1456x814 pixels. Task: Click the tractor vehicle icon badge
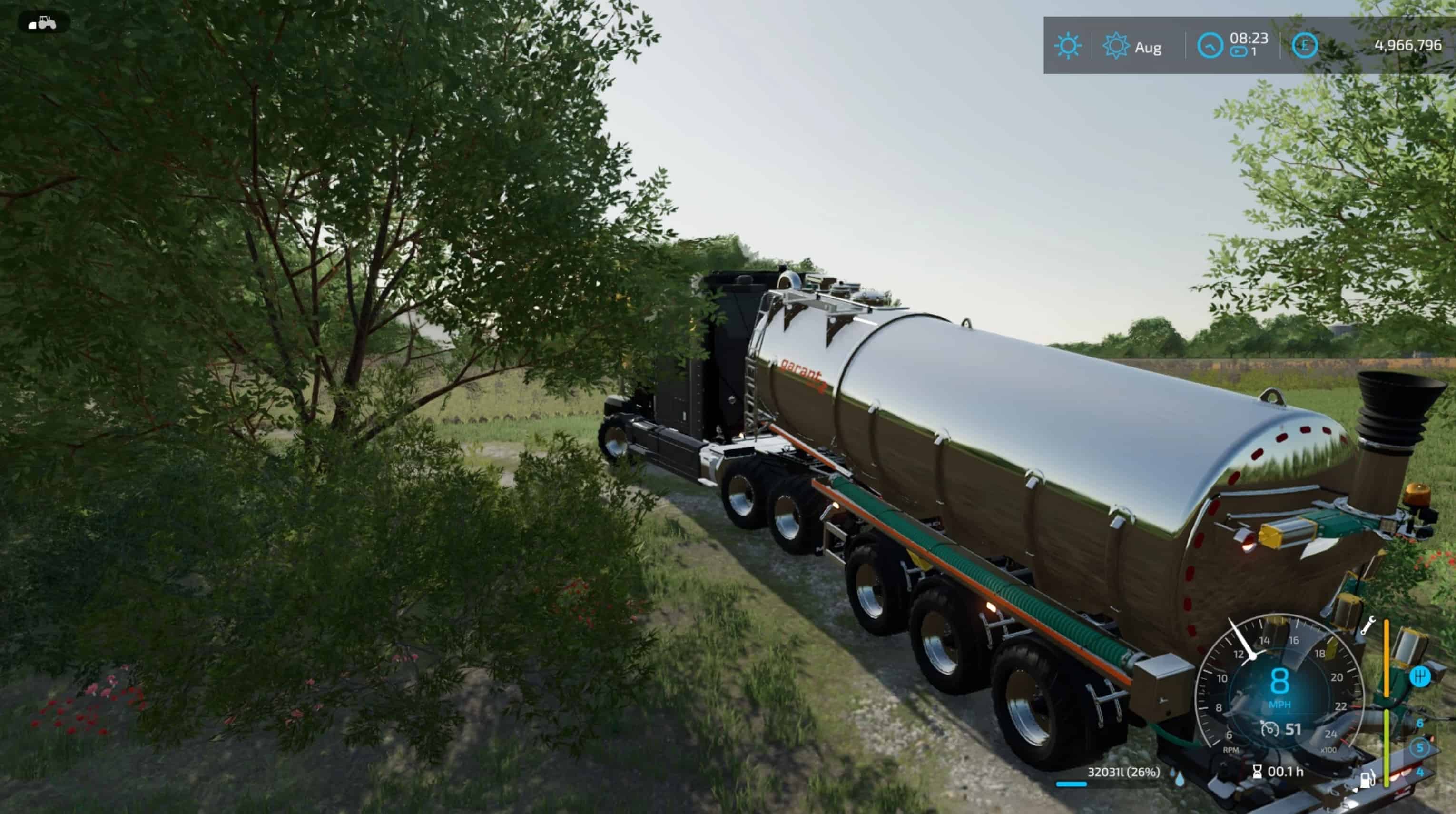[43, 23]
